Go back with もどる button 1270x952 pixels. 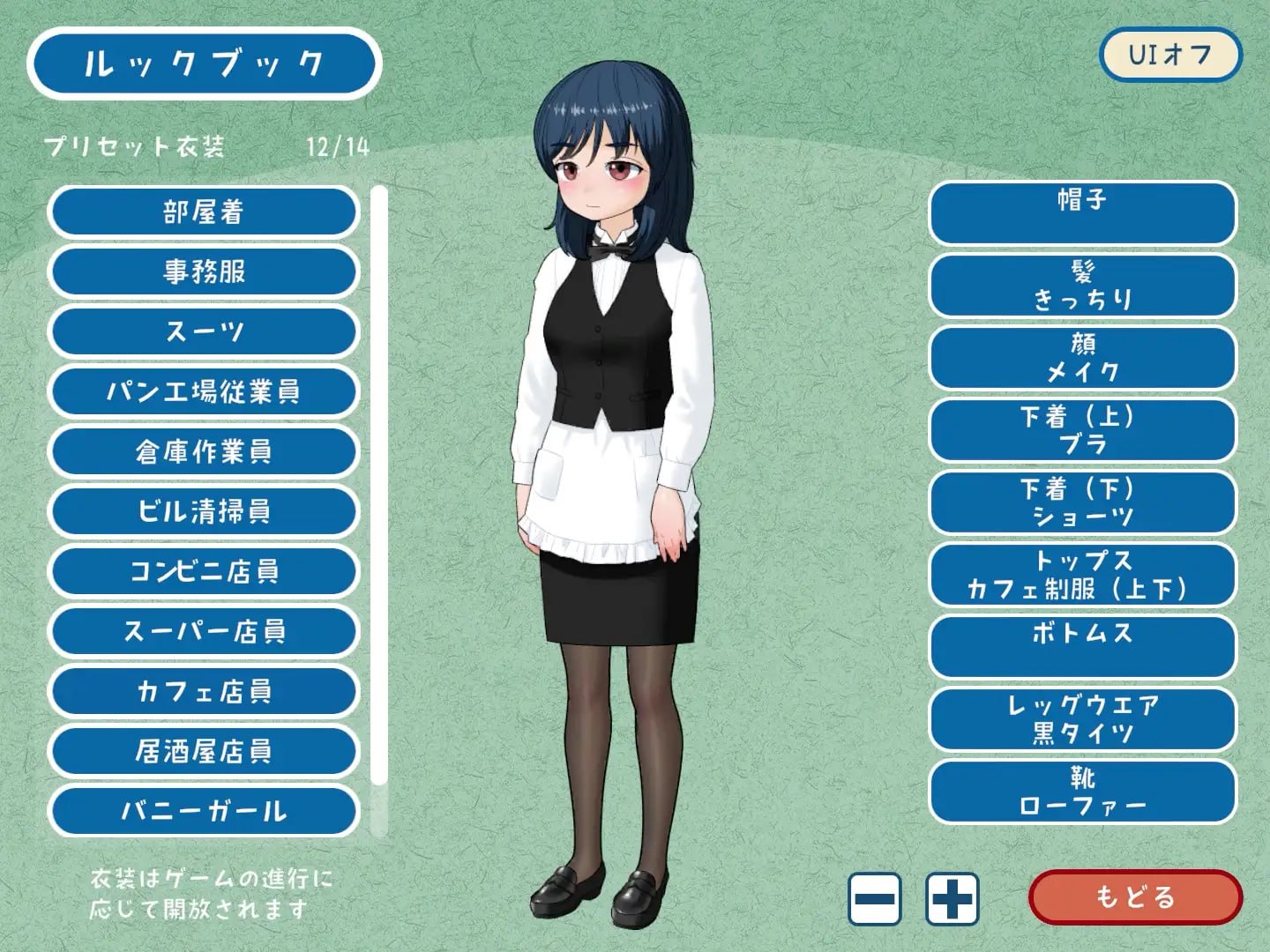click(x=1135, y=897)
